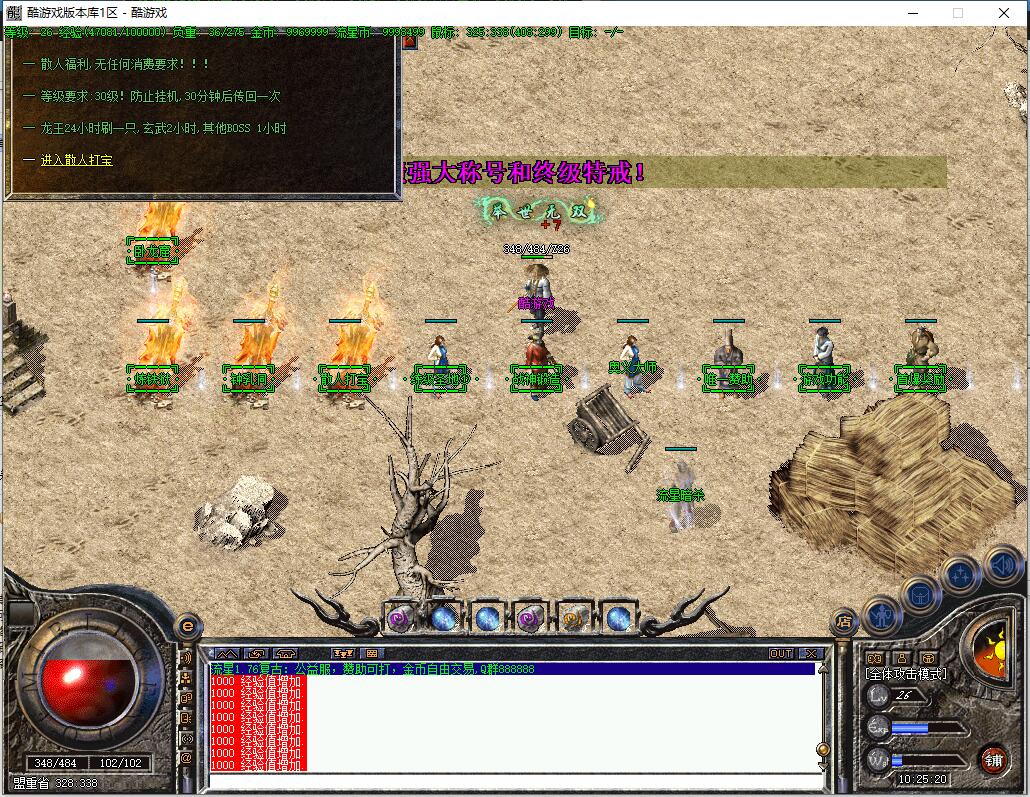Open the bag inventory round button
1030x797 pixels.
pyautogui.click(x=921, y=595)
